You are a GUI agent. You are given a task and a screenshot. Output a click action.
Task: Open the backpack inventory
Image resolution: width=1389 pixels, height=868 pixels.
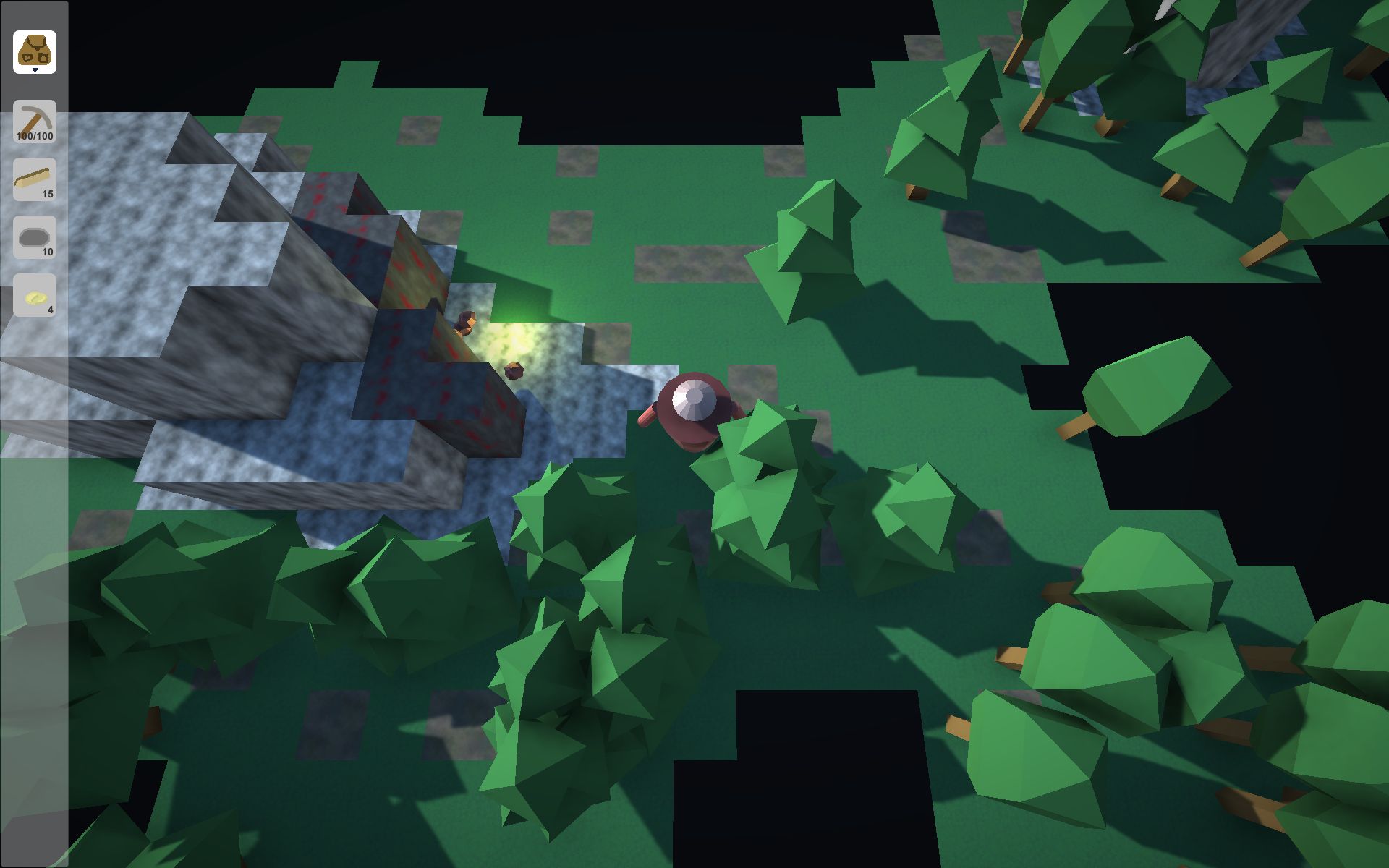click(x=35, y=52)
